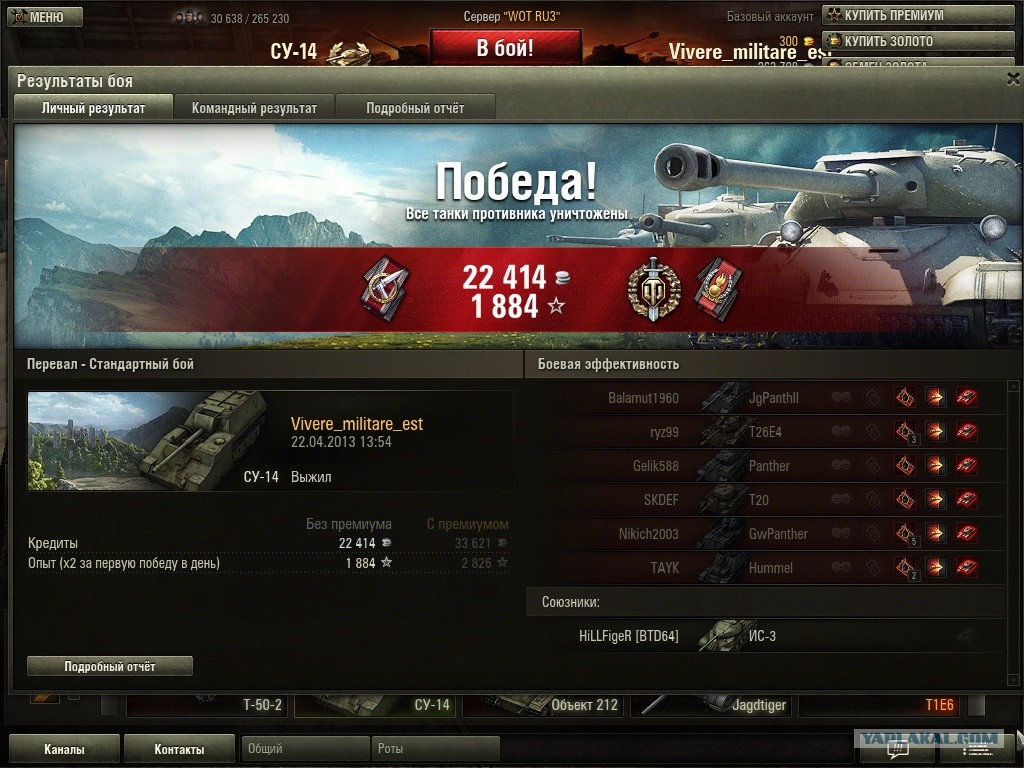Select the Nikich2003 GwPanther row

coord(765,534)
